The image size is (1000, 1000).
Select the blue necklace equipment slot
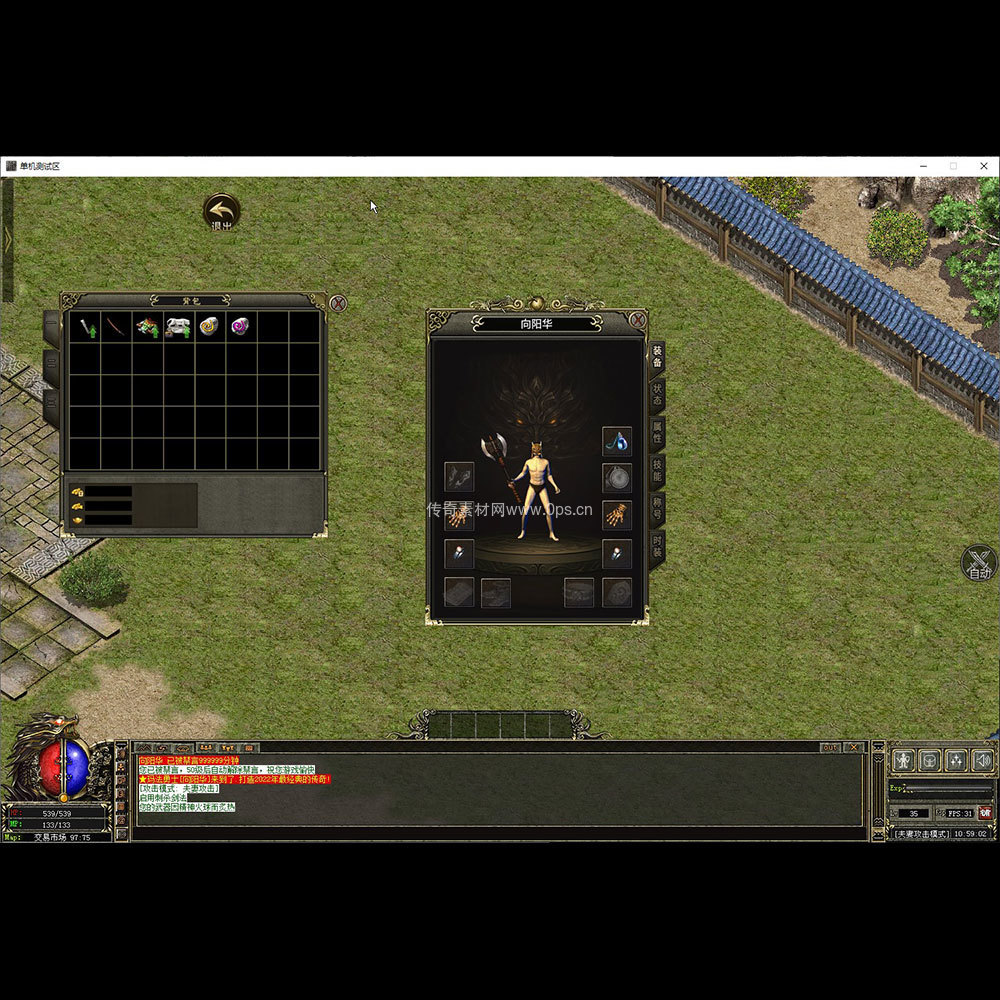tap(617, 441)
